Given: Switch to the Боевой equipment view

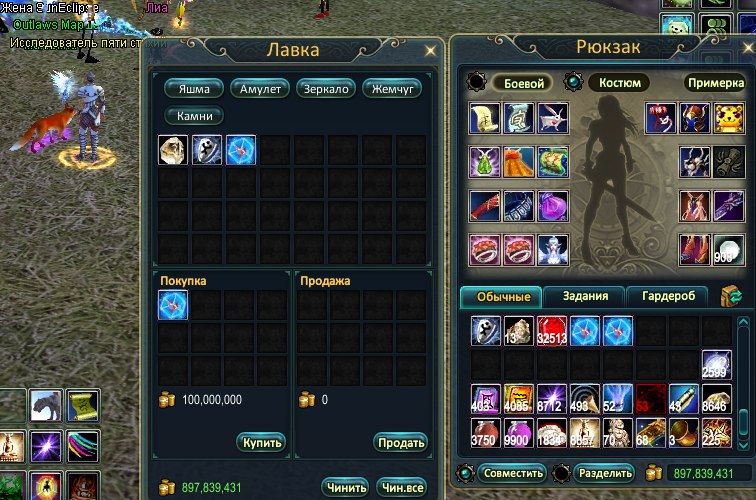Looking at the screenshot, I should pyautogui.click(x=524, y=83).
